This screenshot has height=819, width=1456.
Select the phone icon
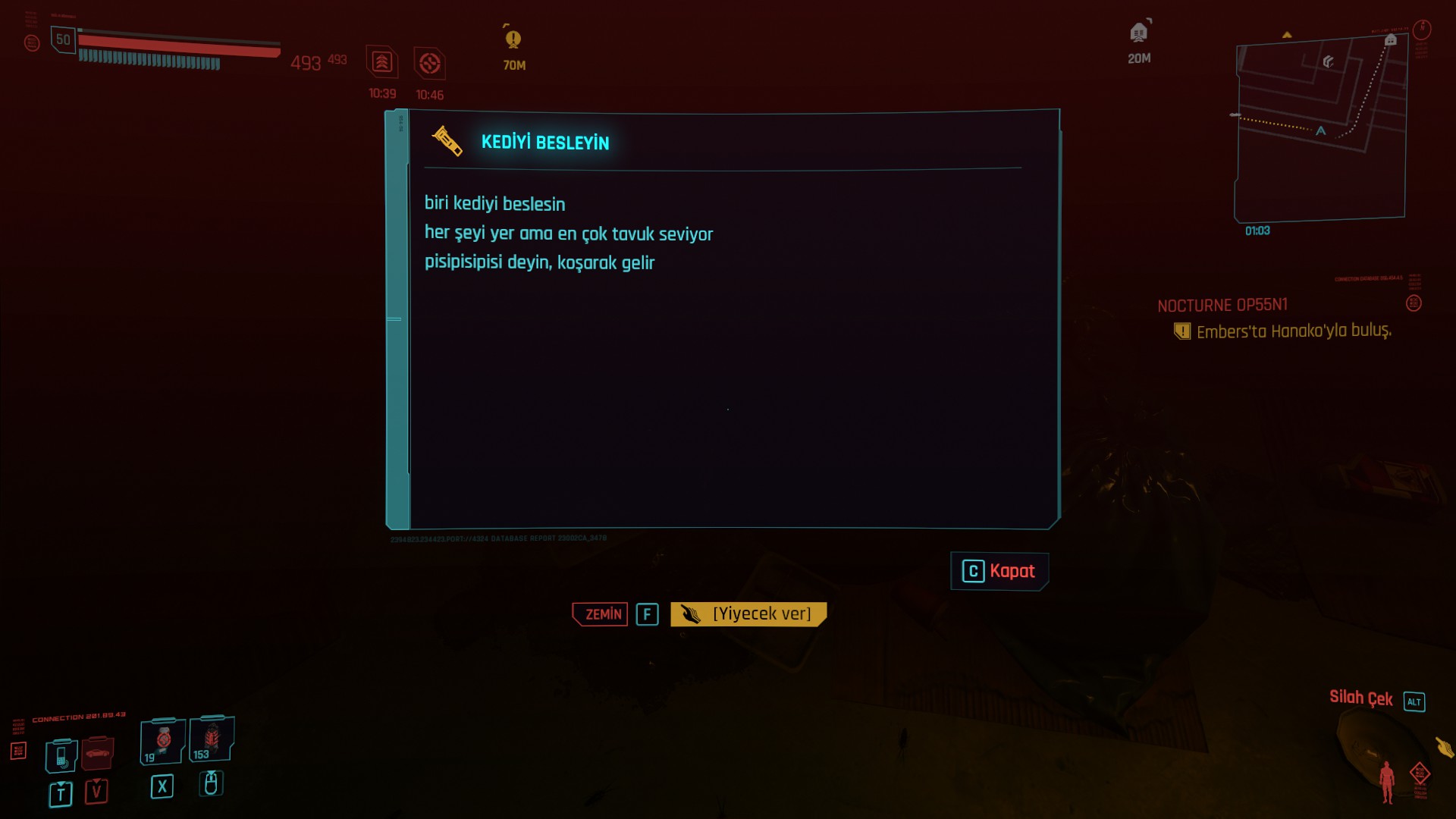click(x=61, y=755)
